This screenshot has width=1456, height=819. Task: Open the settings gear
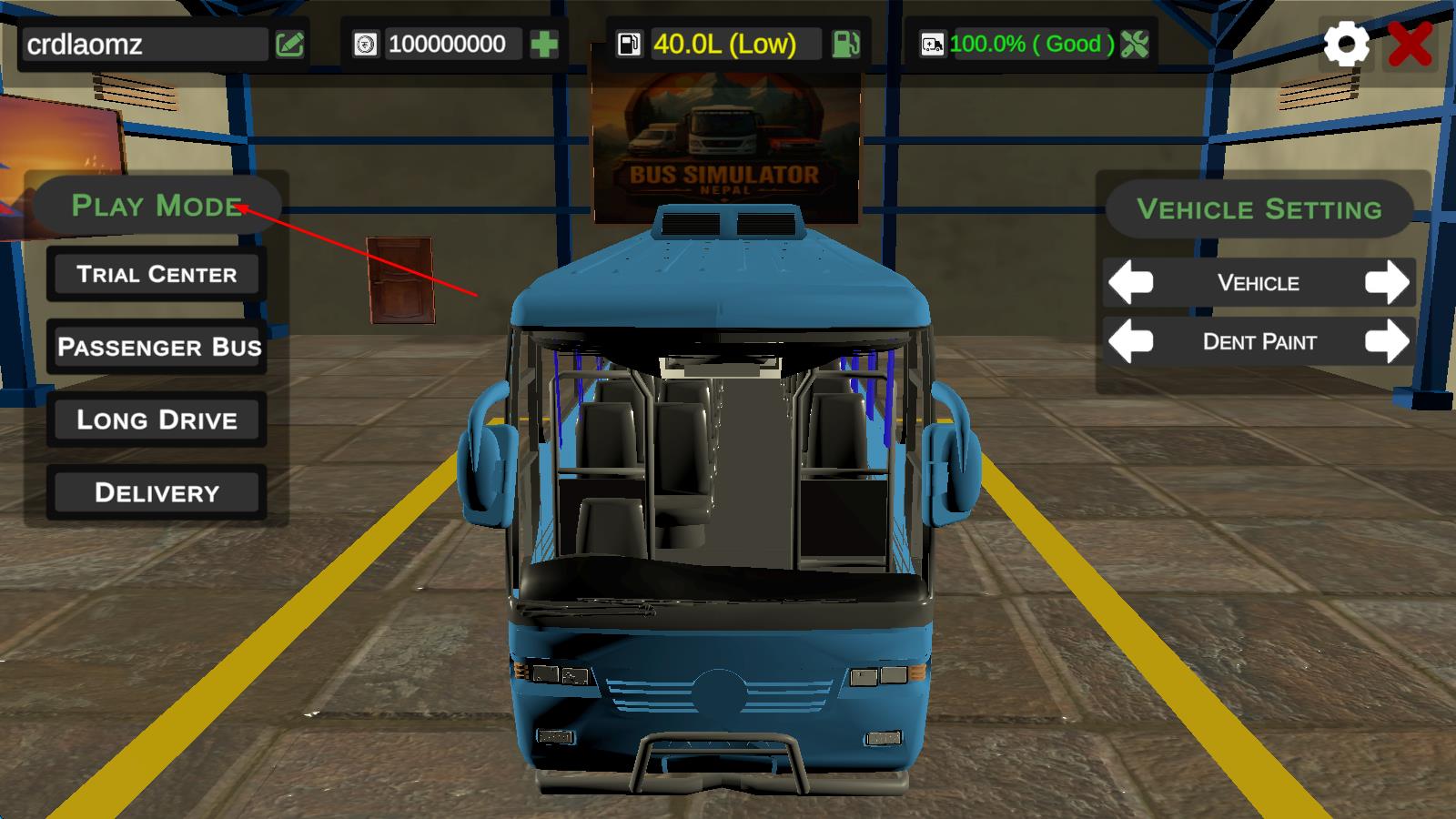click(1346, 43)
